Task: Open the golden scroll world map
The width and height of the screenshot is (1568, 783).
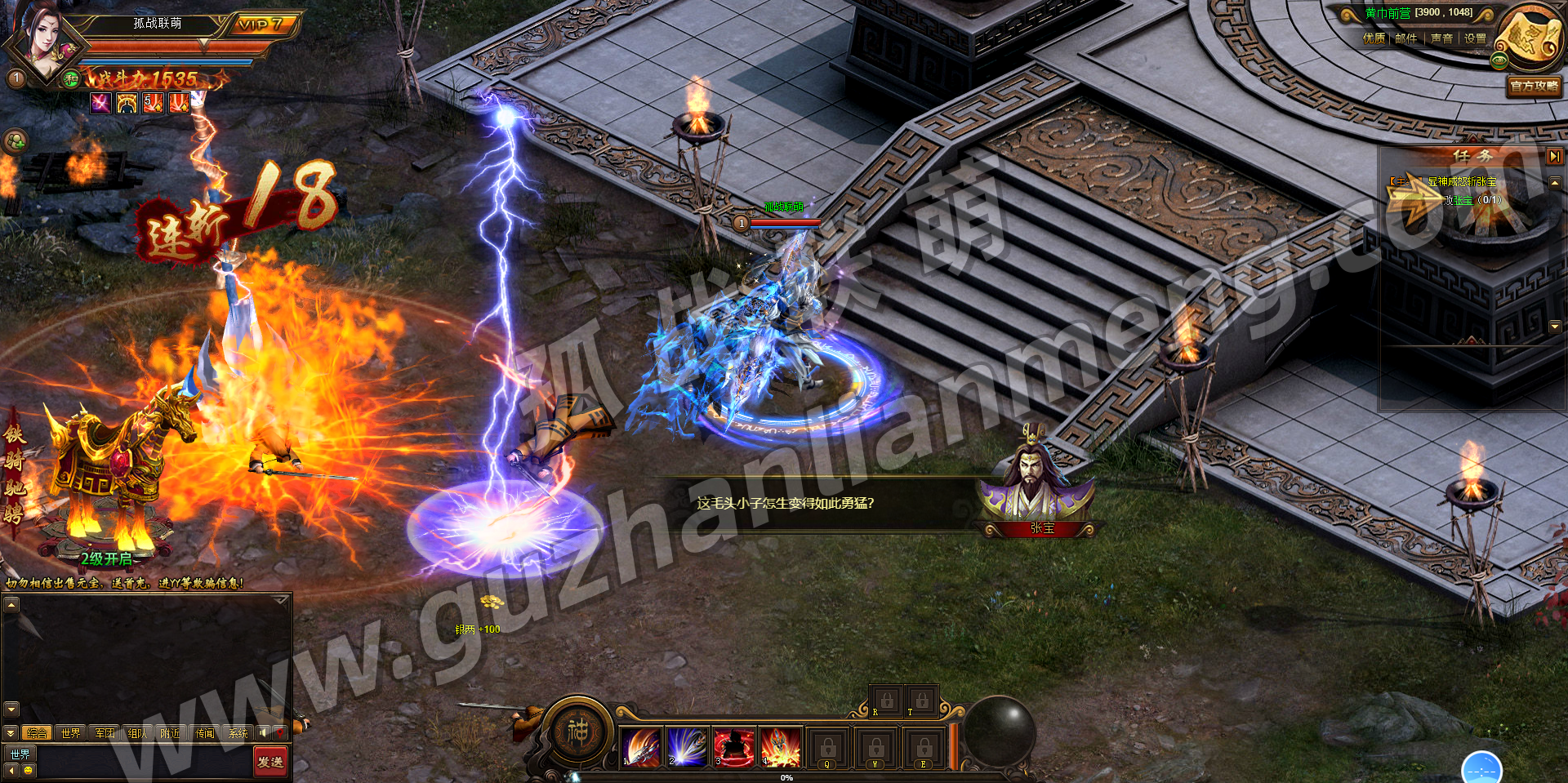Action: click(1530, 39)
